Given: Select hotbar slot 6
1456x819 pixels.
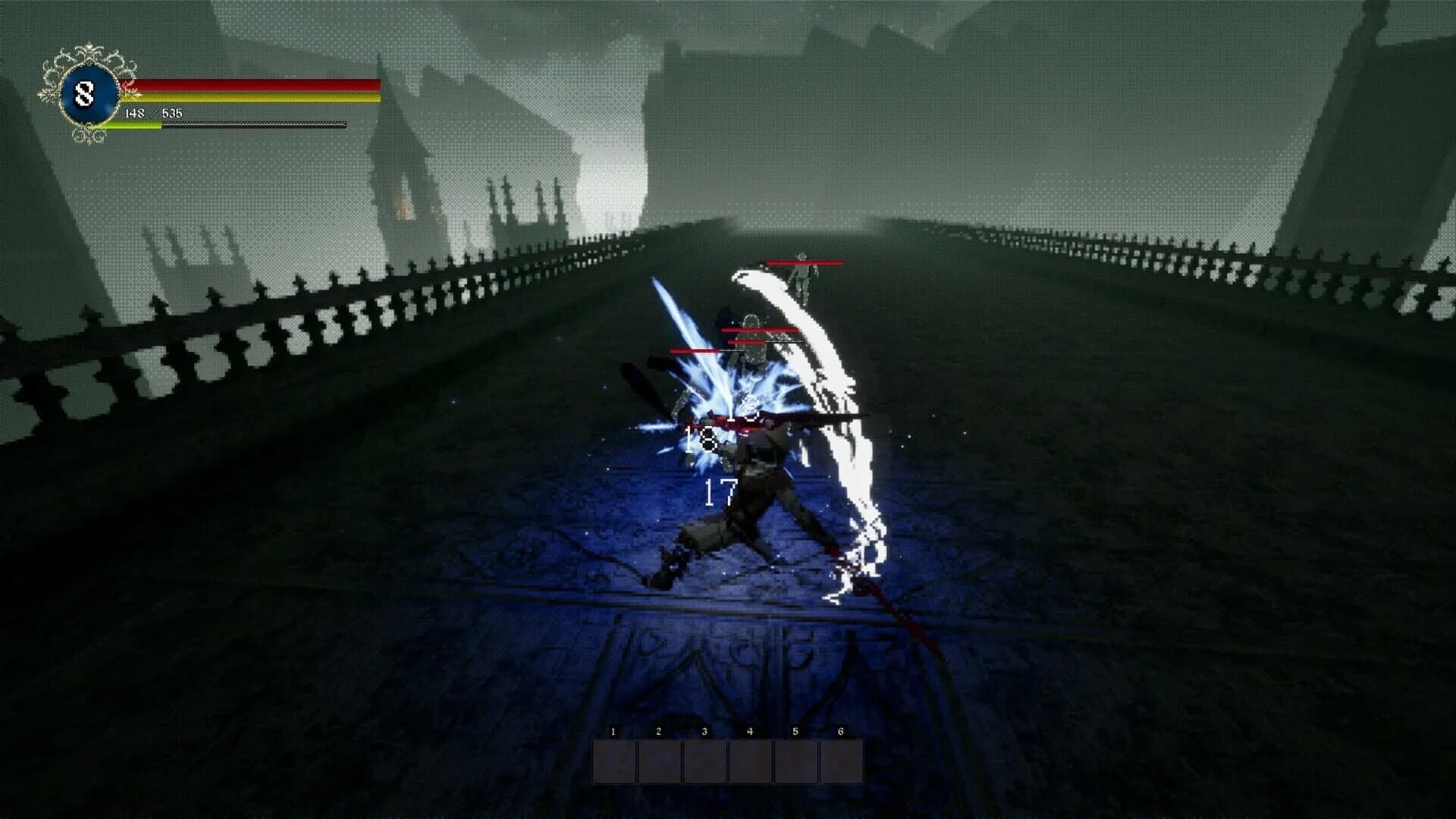Looking at the screenshot, I should click(x=842, y=762).
